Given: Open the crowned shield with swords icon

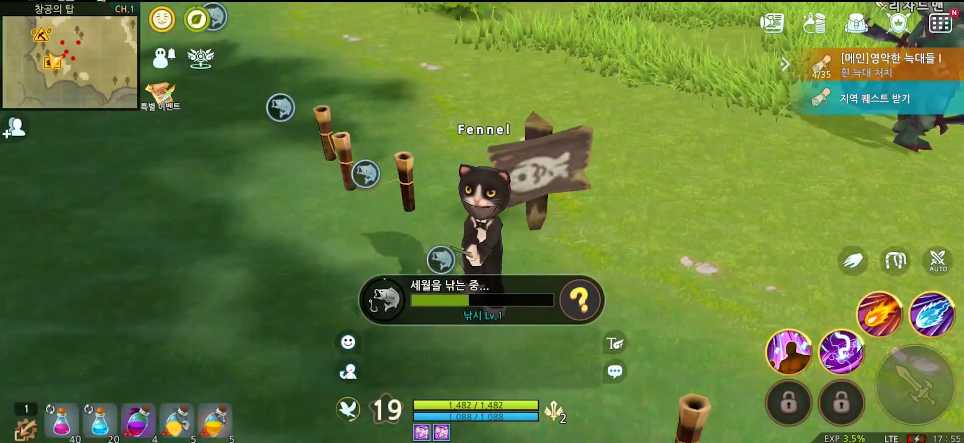Looking at the screenshot, I should (898, 22).
